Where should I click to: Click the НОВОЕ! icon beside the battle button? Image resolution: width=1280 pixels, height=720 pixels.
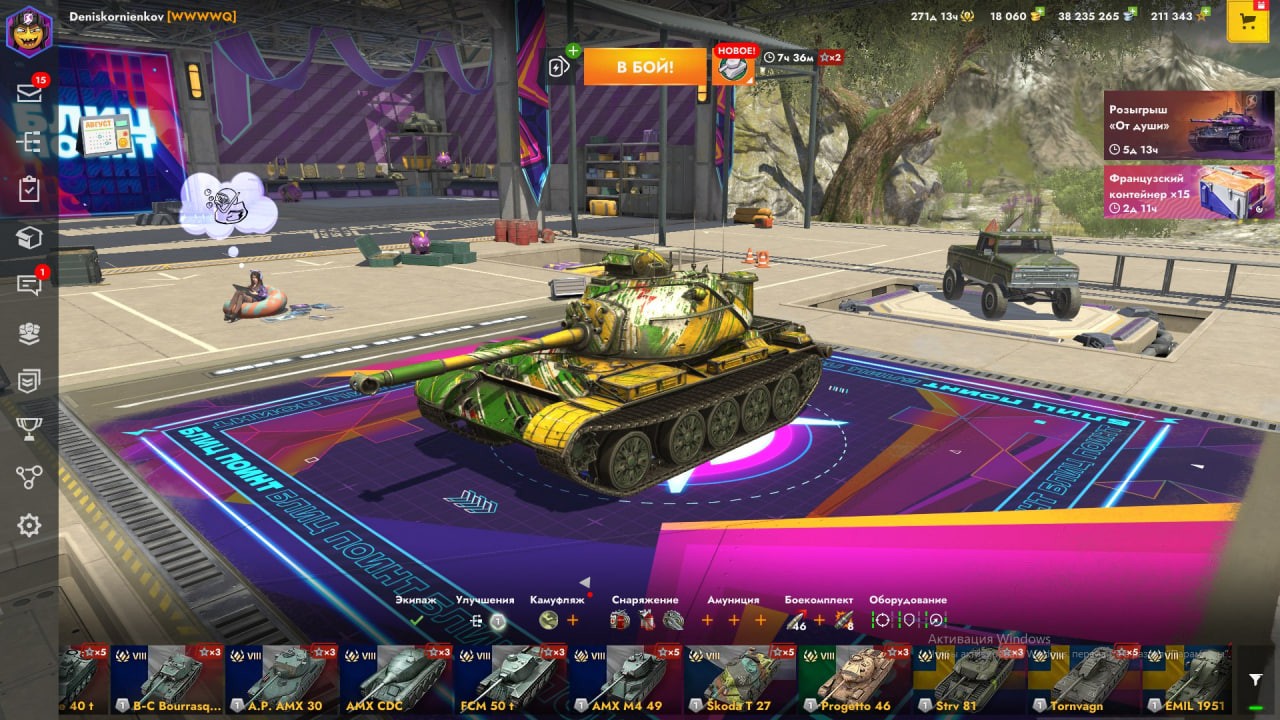click(734, 66)
